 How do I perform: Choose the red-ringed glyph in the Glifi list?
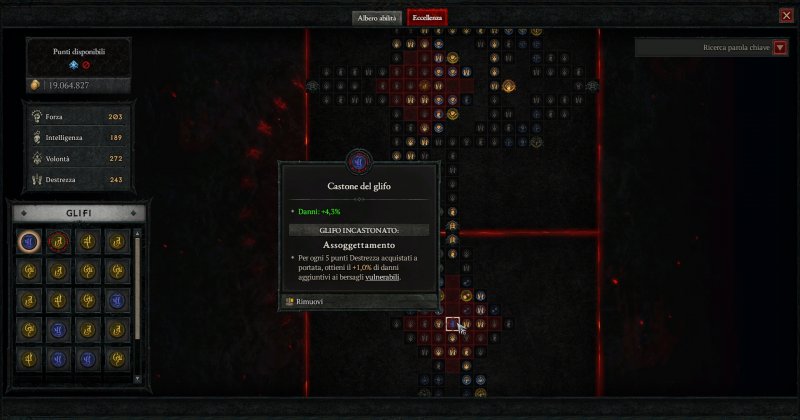coord(60,241)
